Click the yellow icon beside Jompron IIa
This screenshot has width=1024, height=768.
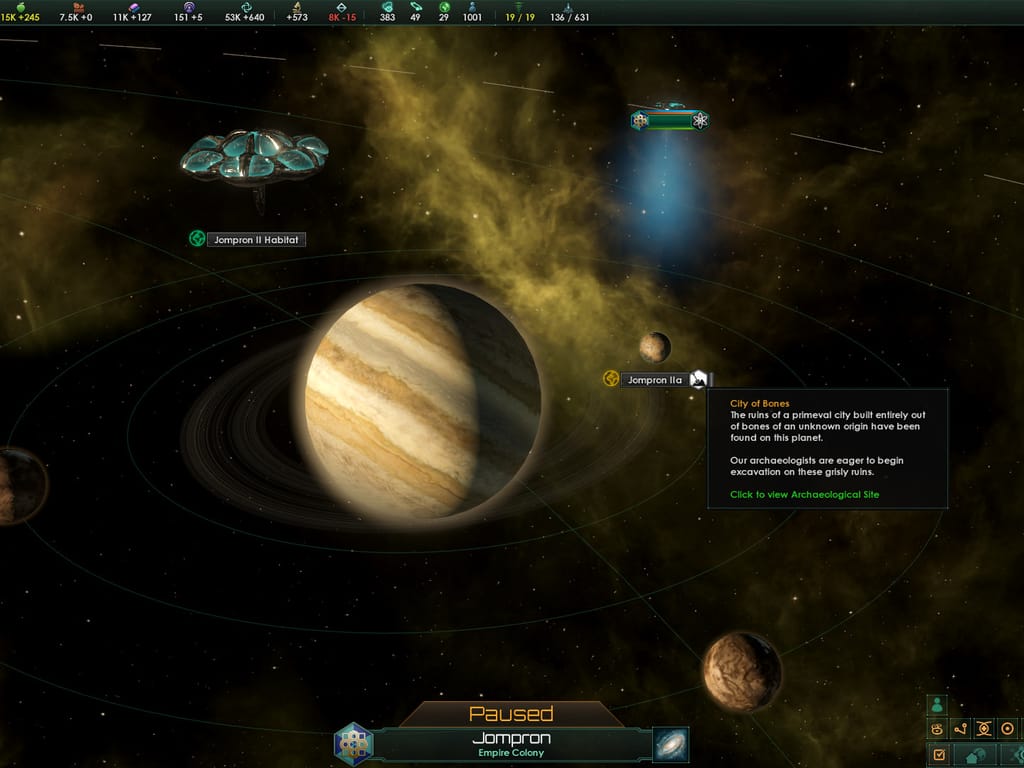click(x=610, y=379)
